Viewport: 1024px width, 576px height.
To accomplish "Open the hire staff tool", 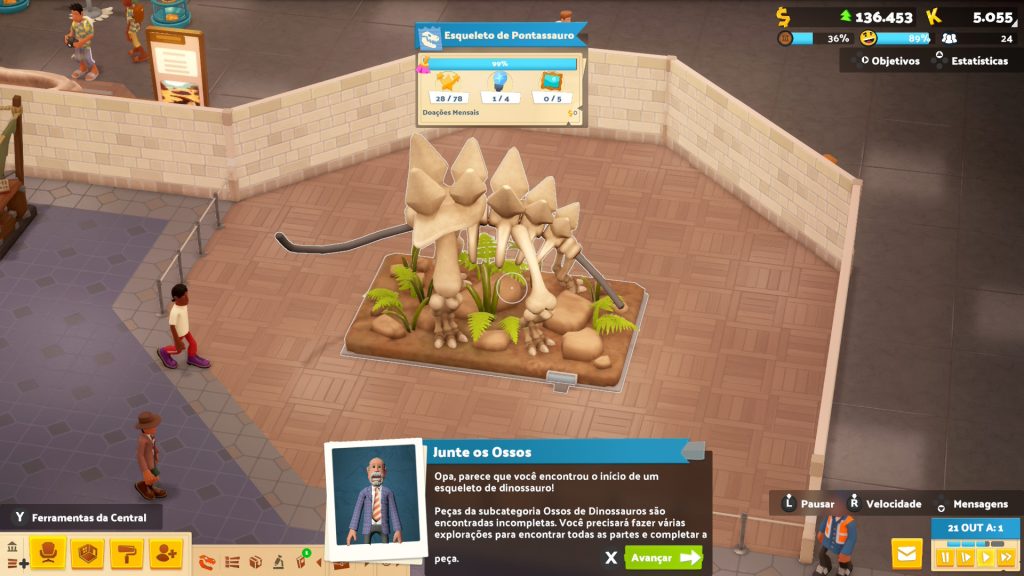I will [166, 553].
